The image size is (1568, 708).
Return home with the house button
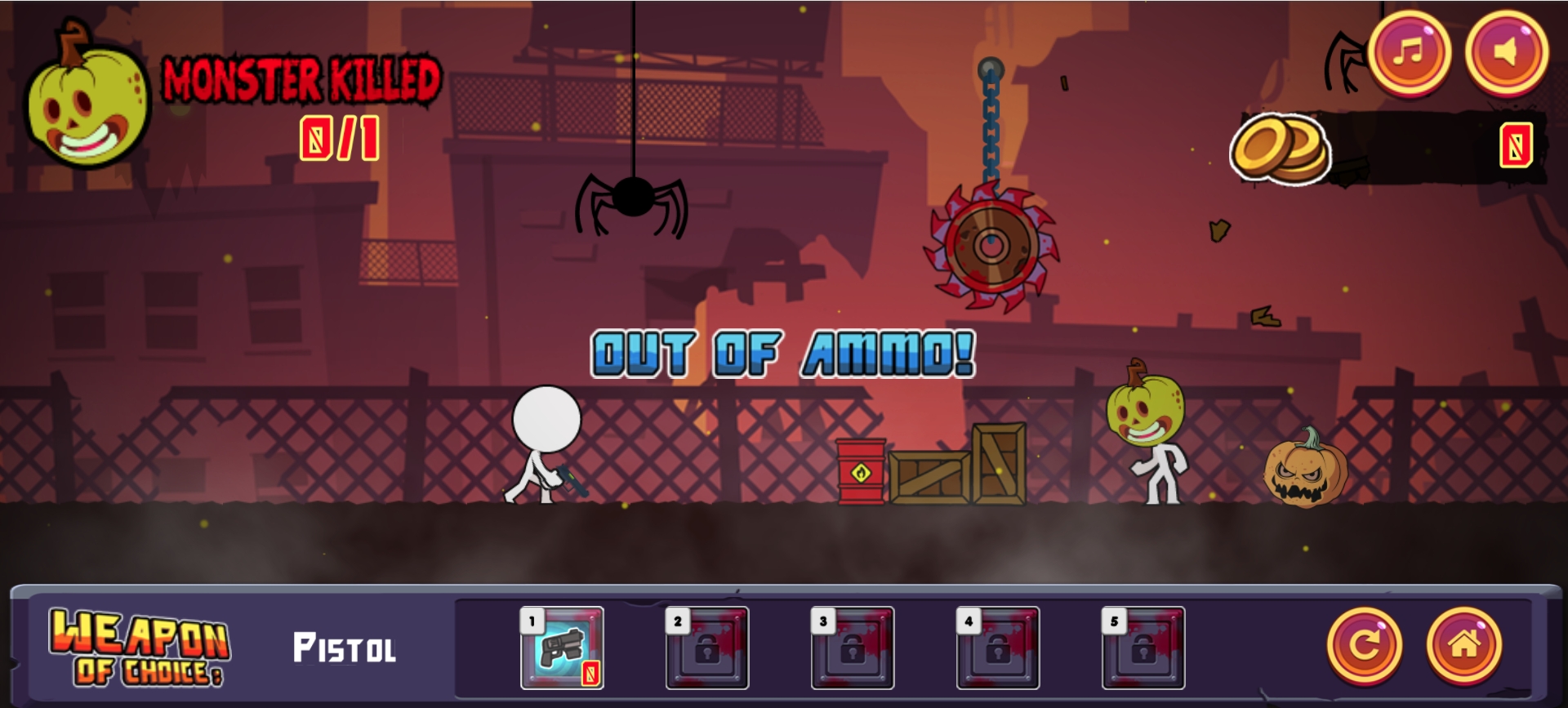coord(1463,645)
